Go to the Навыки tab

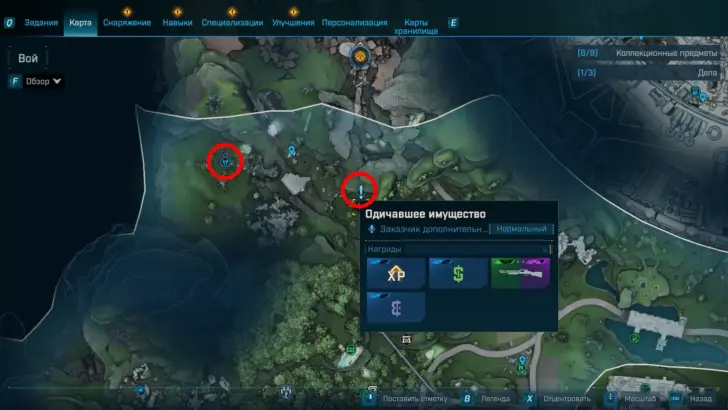point(177,22)
